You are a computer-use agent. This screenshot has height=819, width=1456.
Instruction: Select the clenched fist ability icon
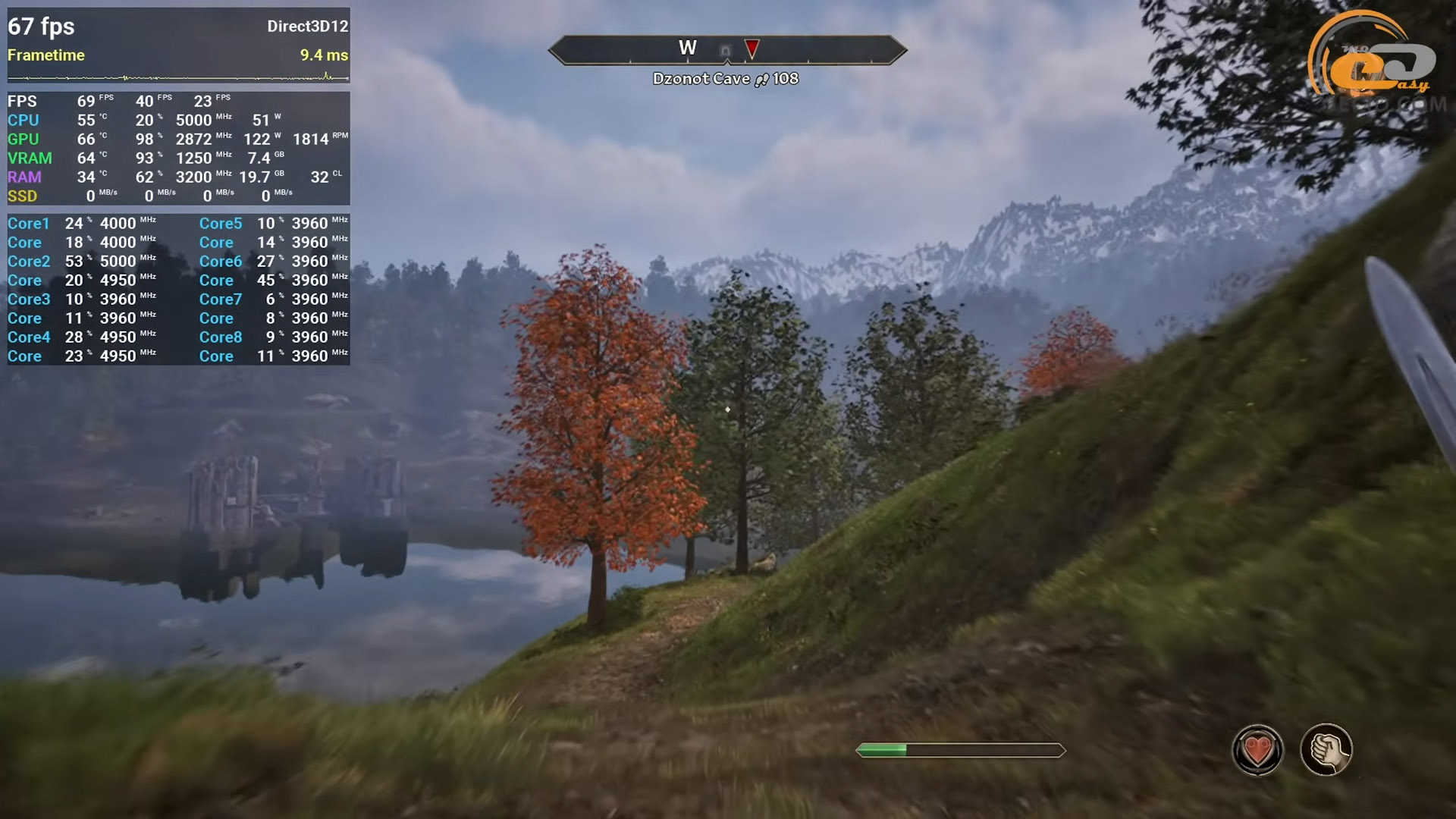click(1326, 750)
